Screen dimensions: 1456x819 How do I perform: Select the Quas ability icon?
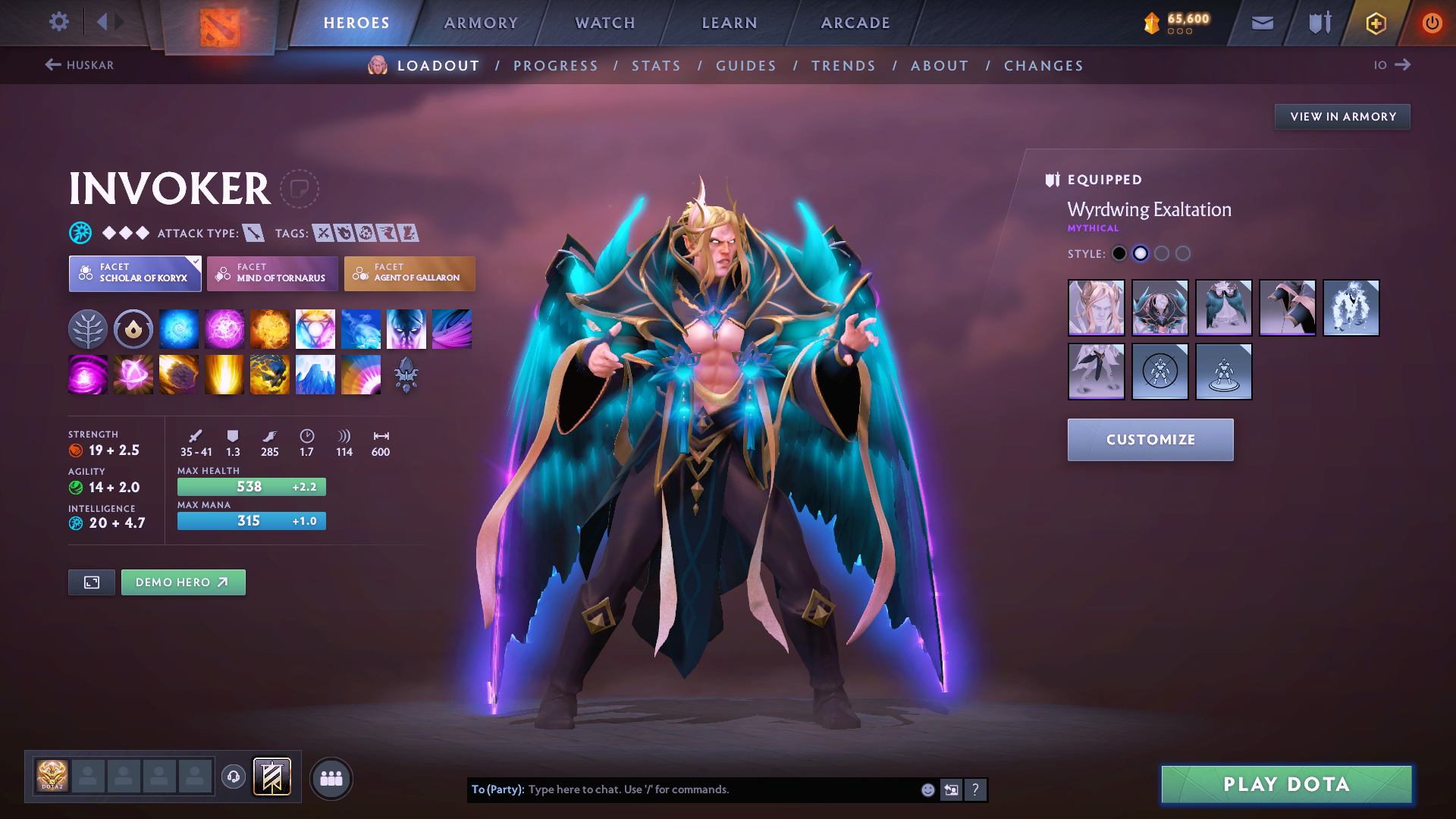[179, 328]
